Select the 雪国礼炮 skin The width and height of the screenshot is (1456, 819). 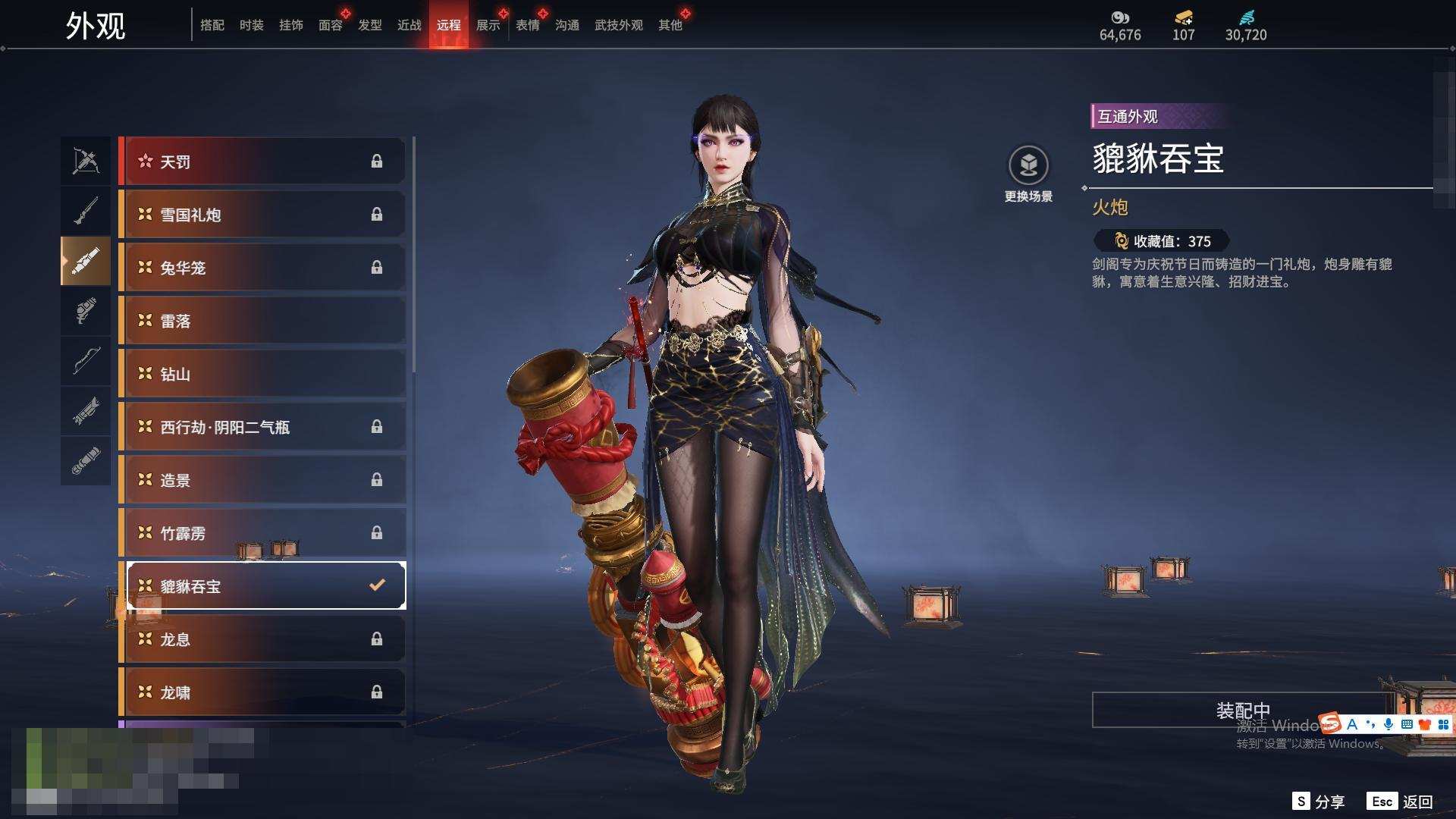coord(262,215)
